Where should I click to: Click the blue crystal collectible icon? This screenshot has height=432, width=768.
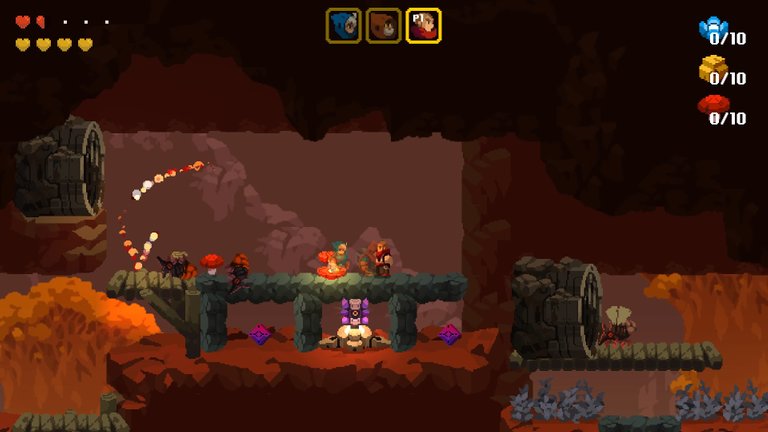coord(713,27)
